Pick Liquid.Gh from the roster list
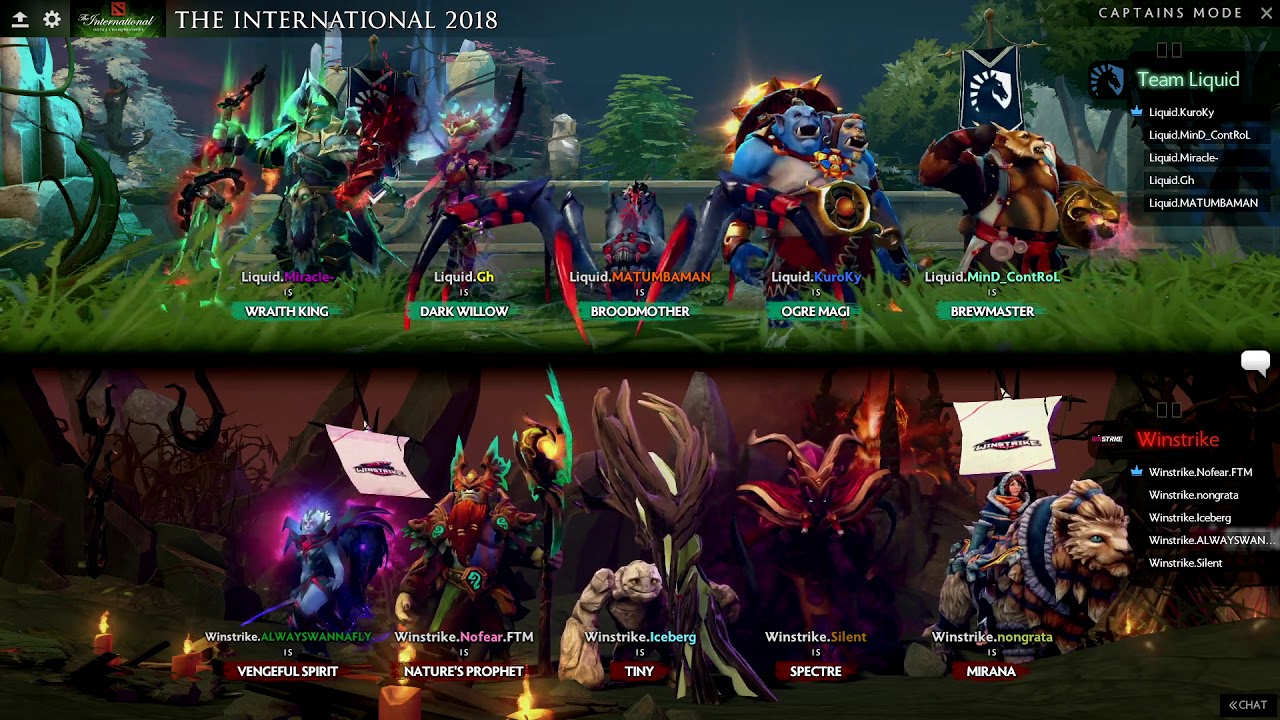 (x=1171, y=181)
